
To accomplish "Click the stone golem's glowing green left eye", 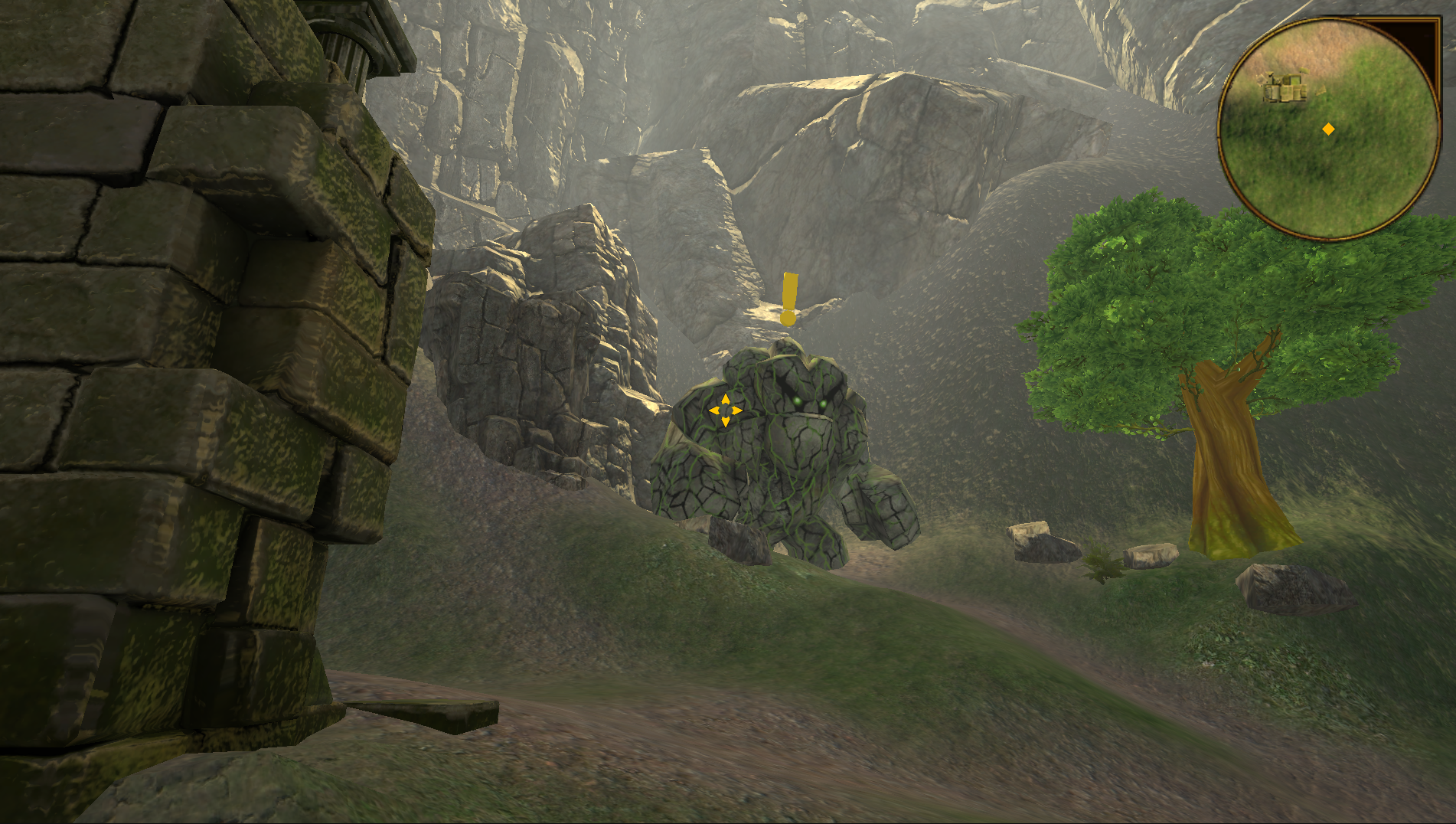I will click(x=798, y=402).
